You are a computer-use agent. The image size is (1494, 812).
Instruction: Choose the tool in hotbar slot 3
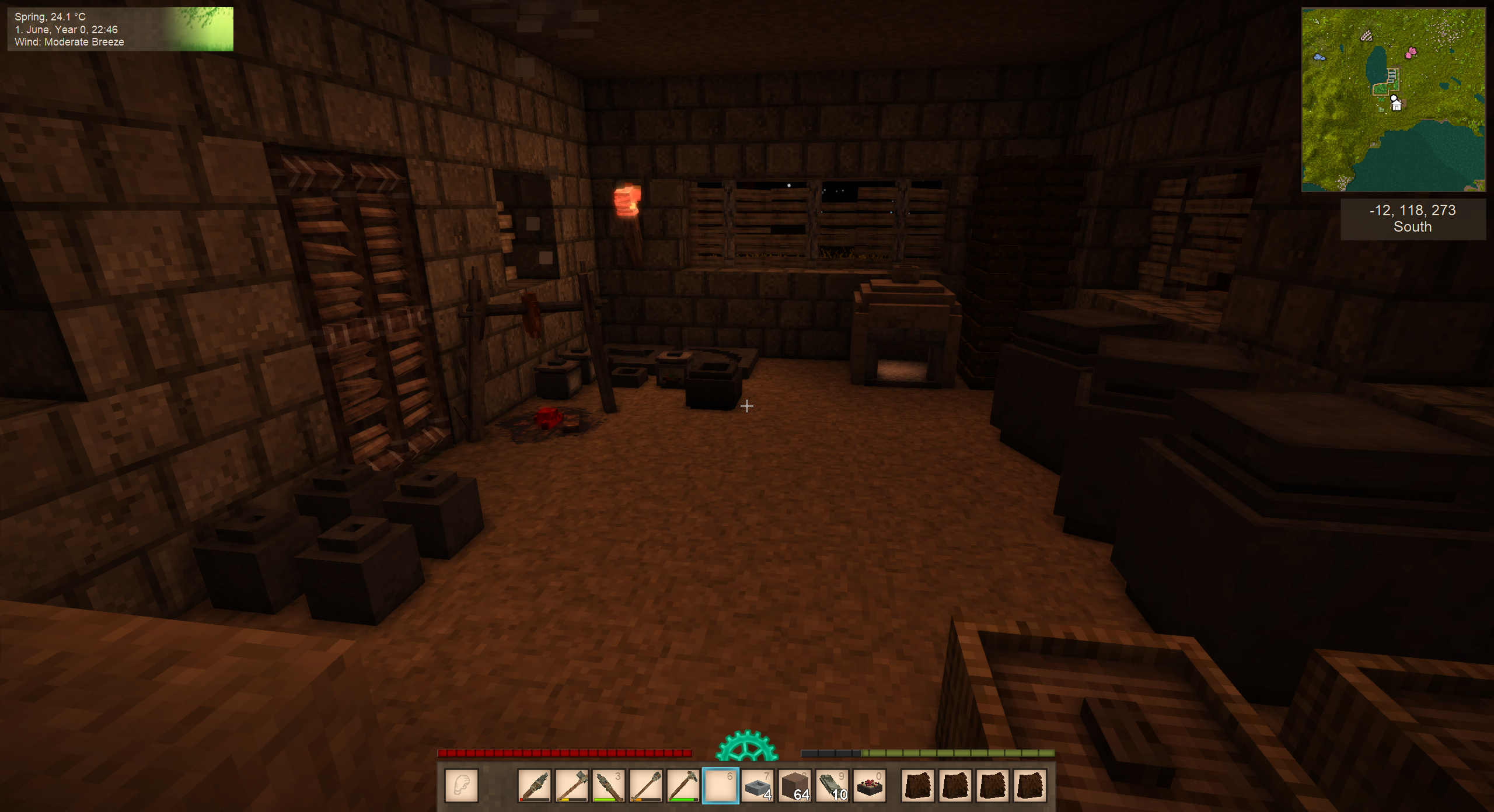coord(609,785)
